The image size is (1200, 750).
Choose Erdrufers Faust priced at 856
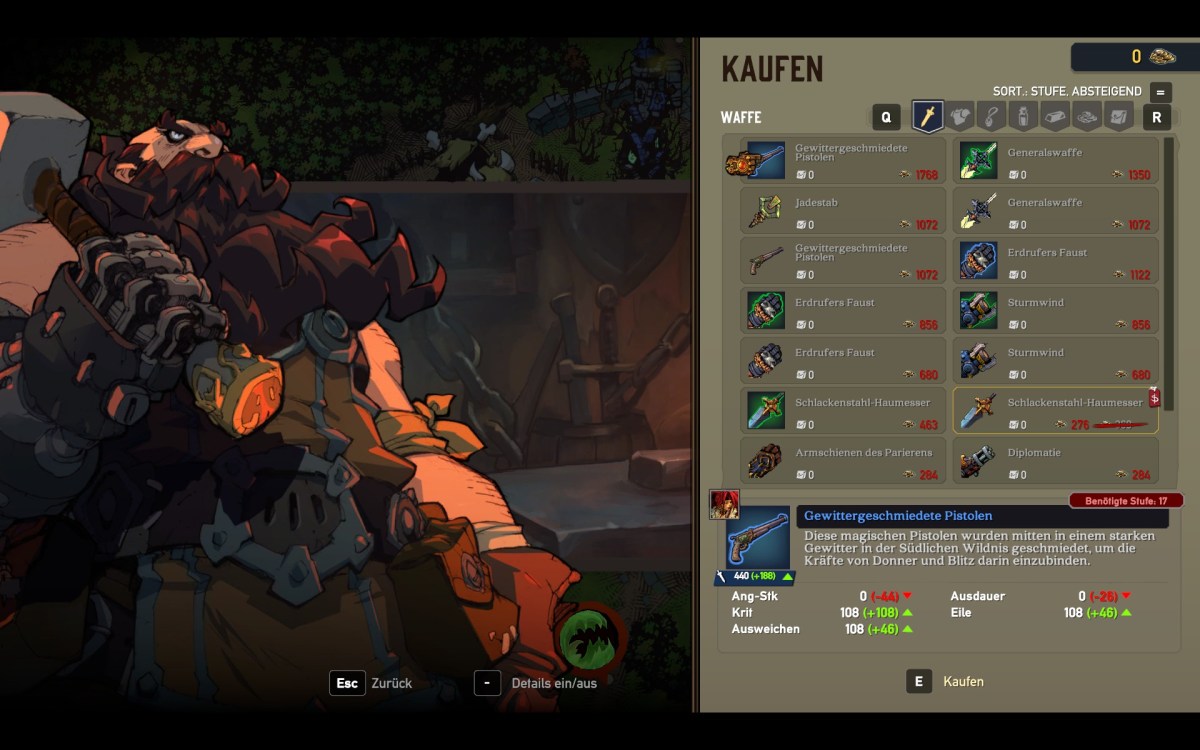tap(843, 311)
